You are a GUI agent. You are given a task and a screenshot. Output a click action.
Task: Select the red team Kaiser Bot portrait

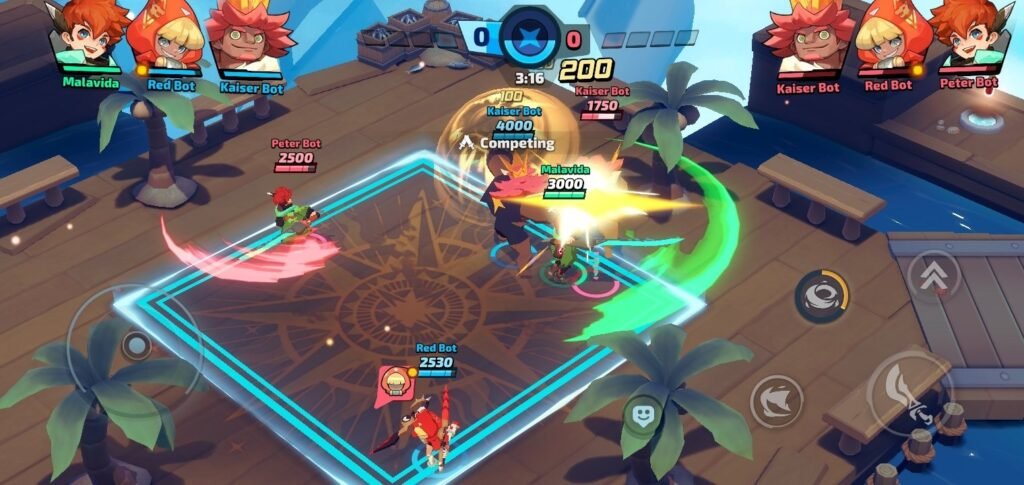(806, 38)
